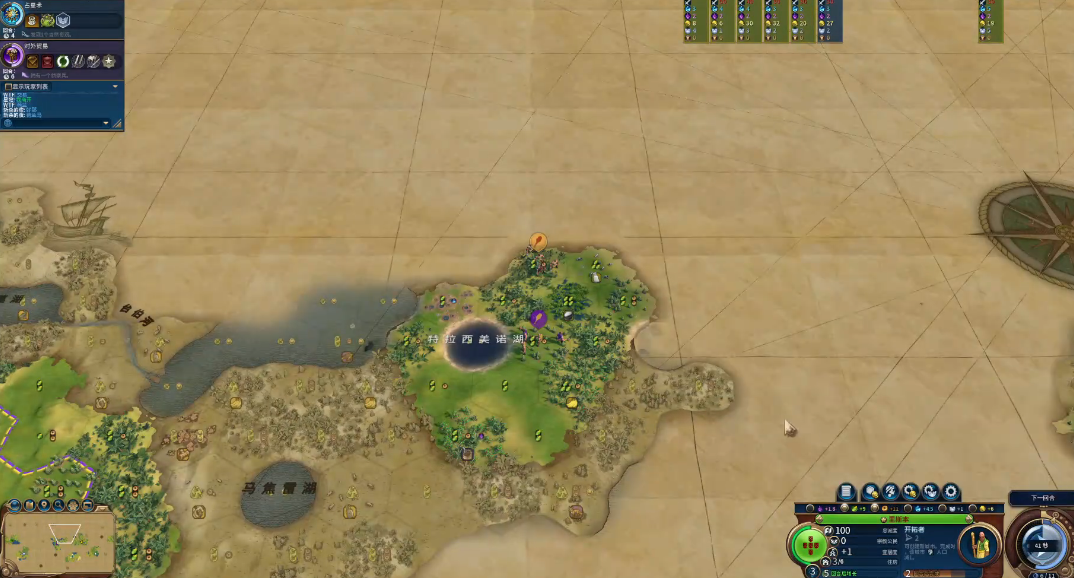This screenshot has height=578, width=1074.
Task: Click the green production dial with red squares
Action: (809, 545)
